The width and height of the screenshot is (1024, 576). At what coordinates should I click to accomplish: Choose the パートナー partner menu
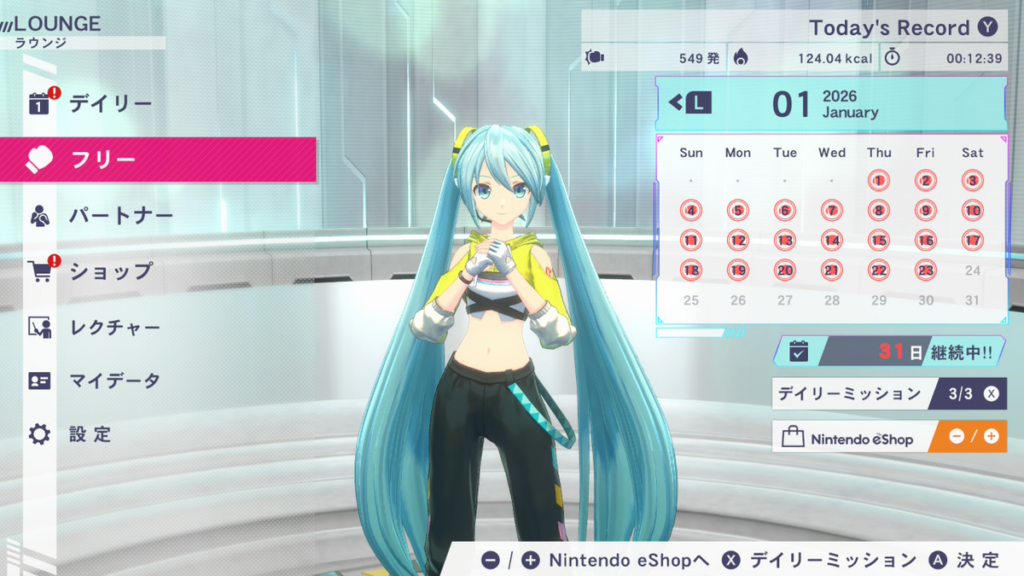point(121,216)
